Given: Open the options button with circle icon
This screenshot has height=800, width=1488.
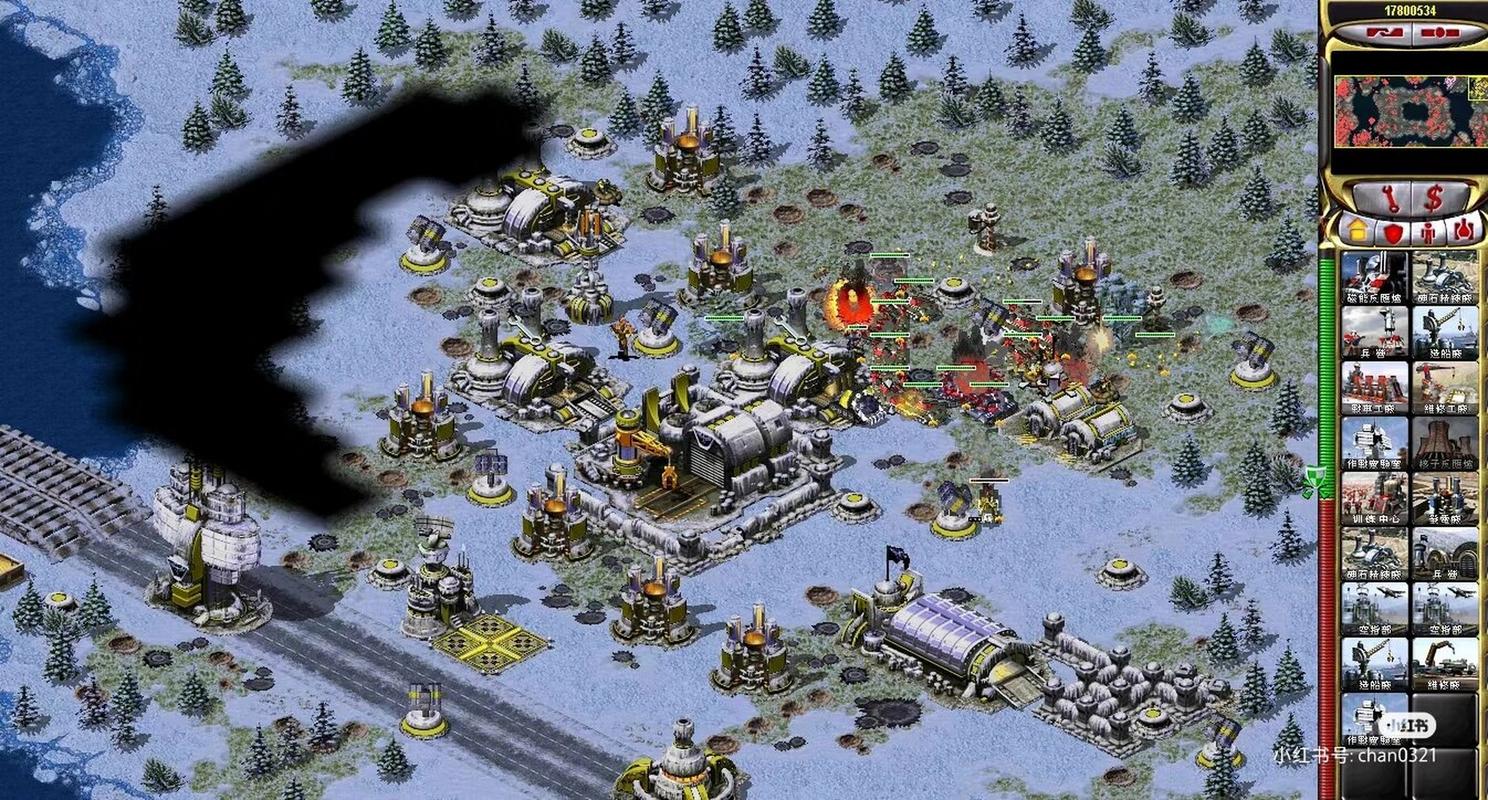Looking at the screenshot, I should [x=1439, y=33].
